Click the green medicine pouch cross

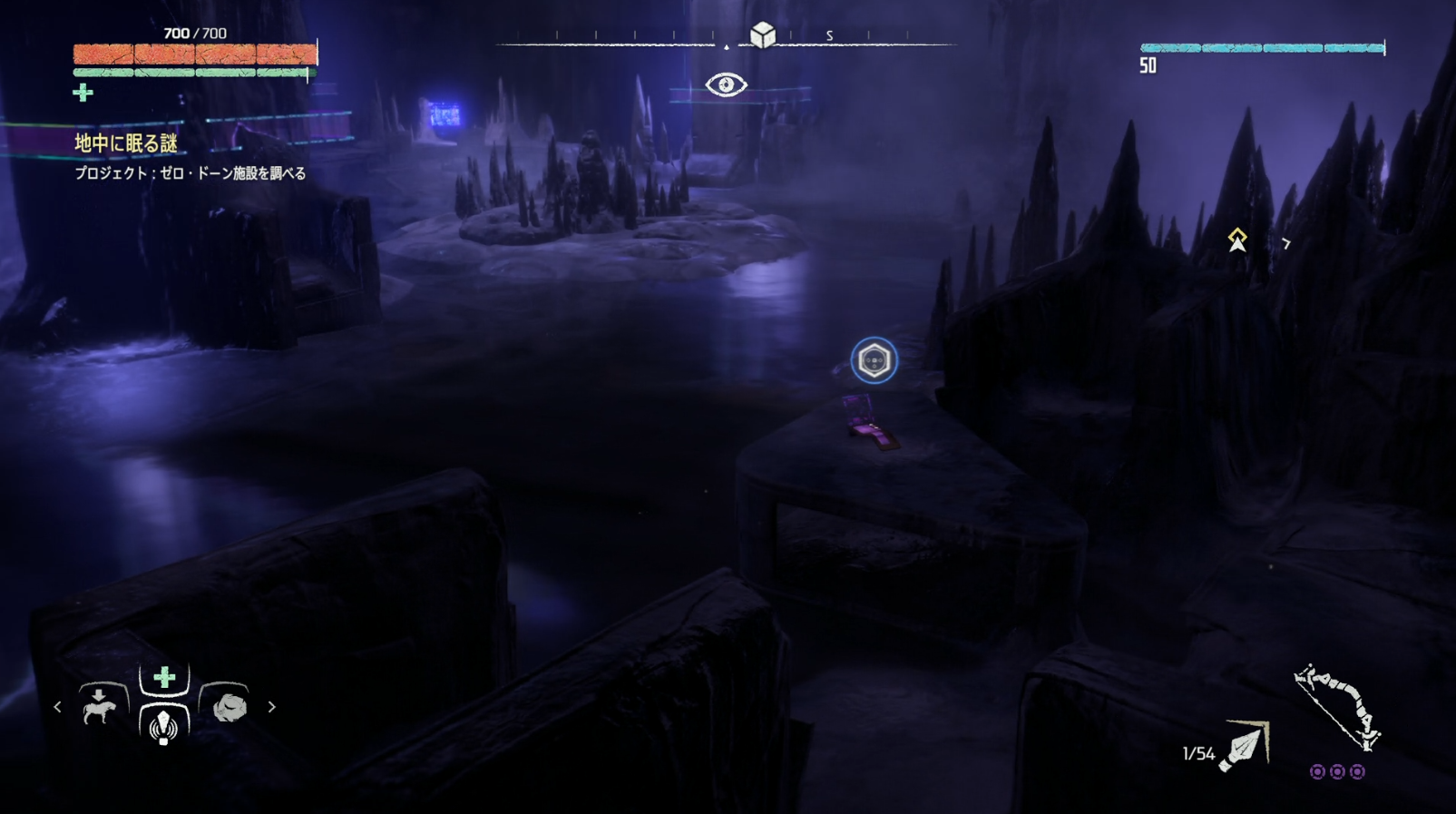point(83,93)
